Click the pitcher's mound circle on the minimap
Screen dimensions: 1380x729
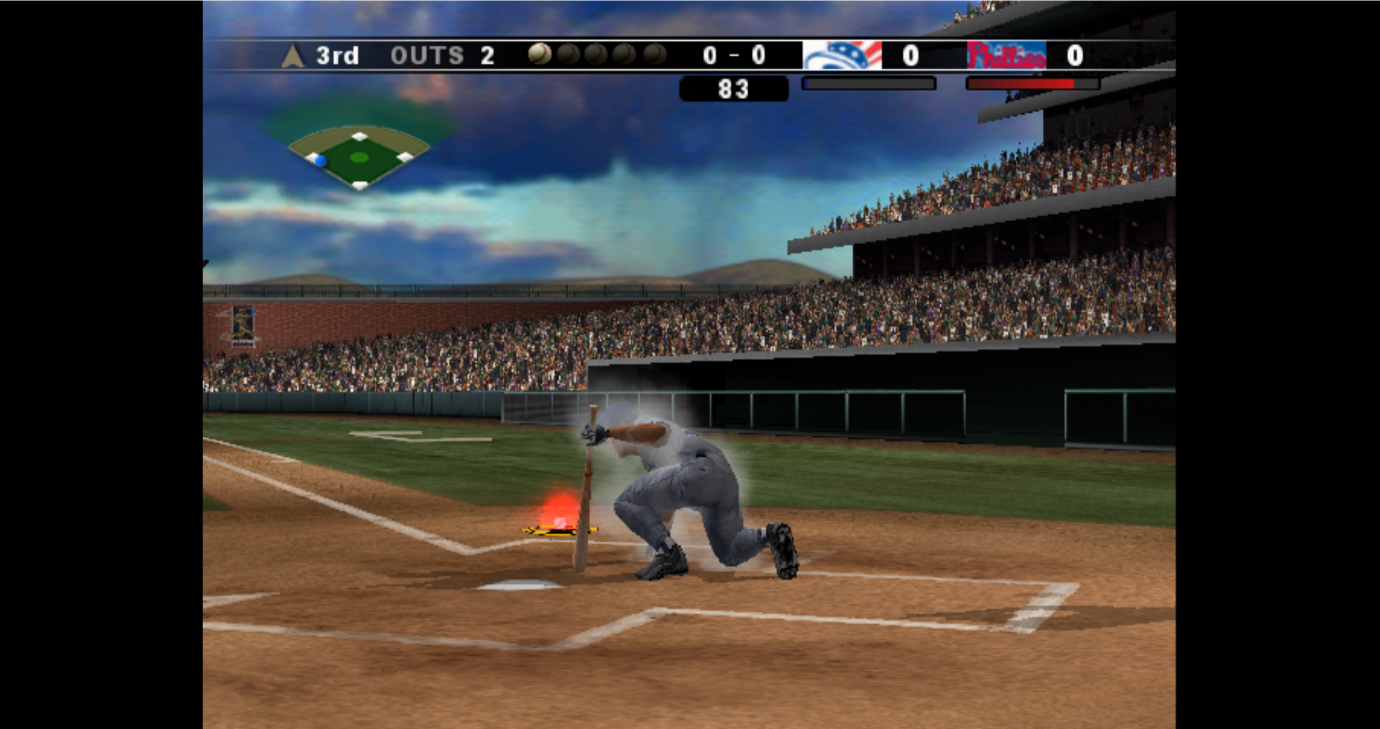[361, 158]
